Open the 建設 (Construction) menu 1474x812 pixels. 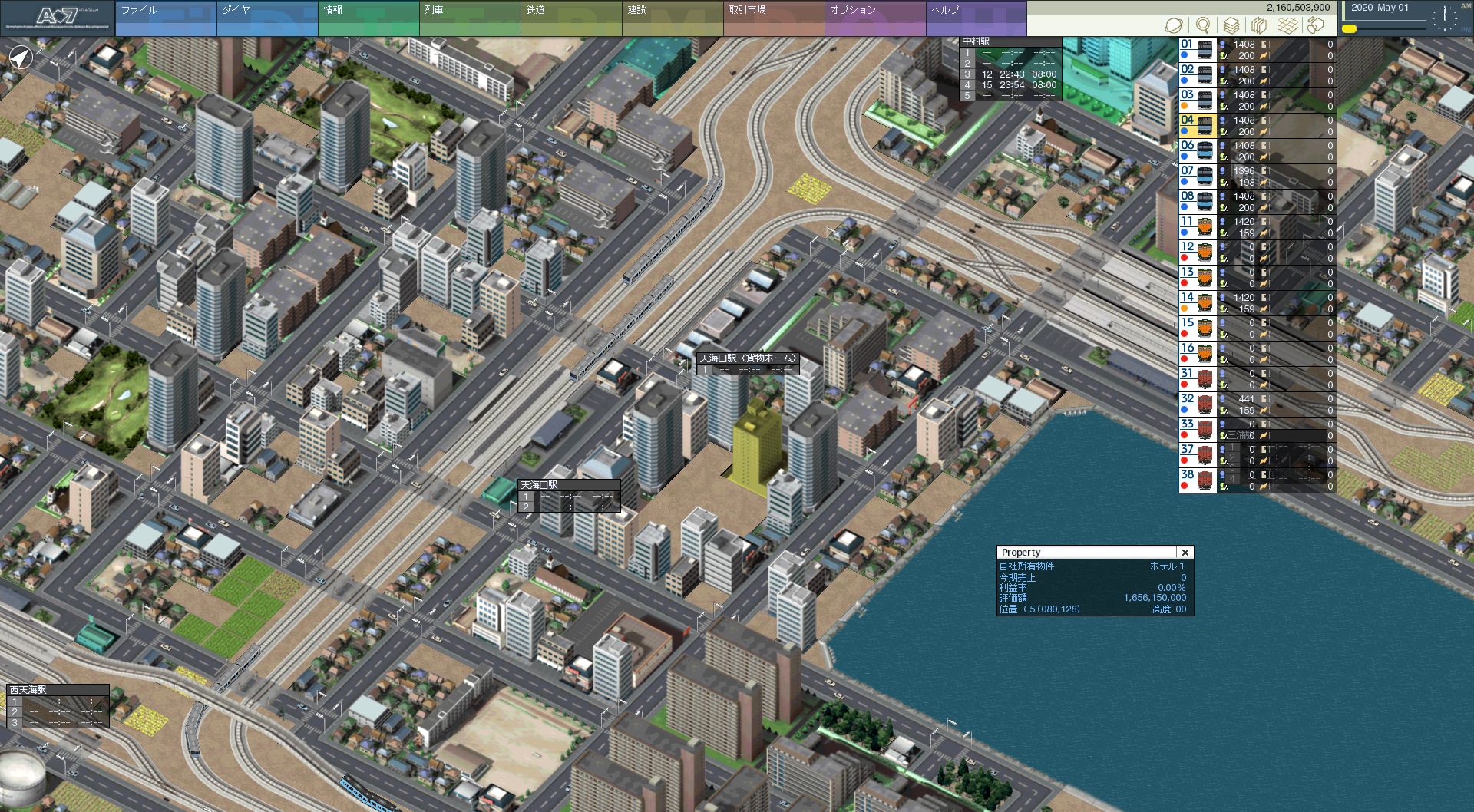click(673, 18)
